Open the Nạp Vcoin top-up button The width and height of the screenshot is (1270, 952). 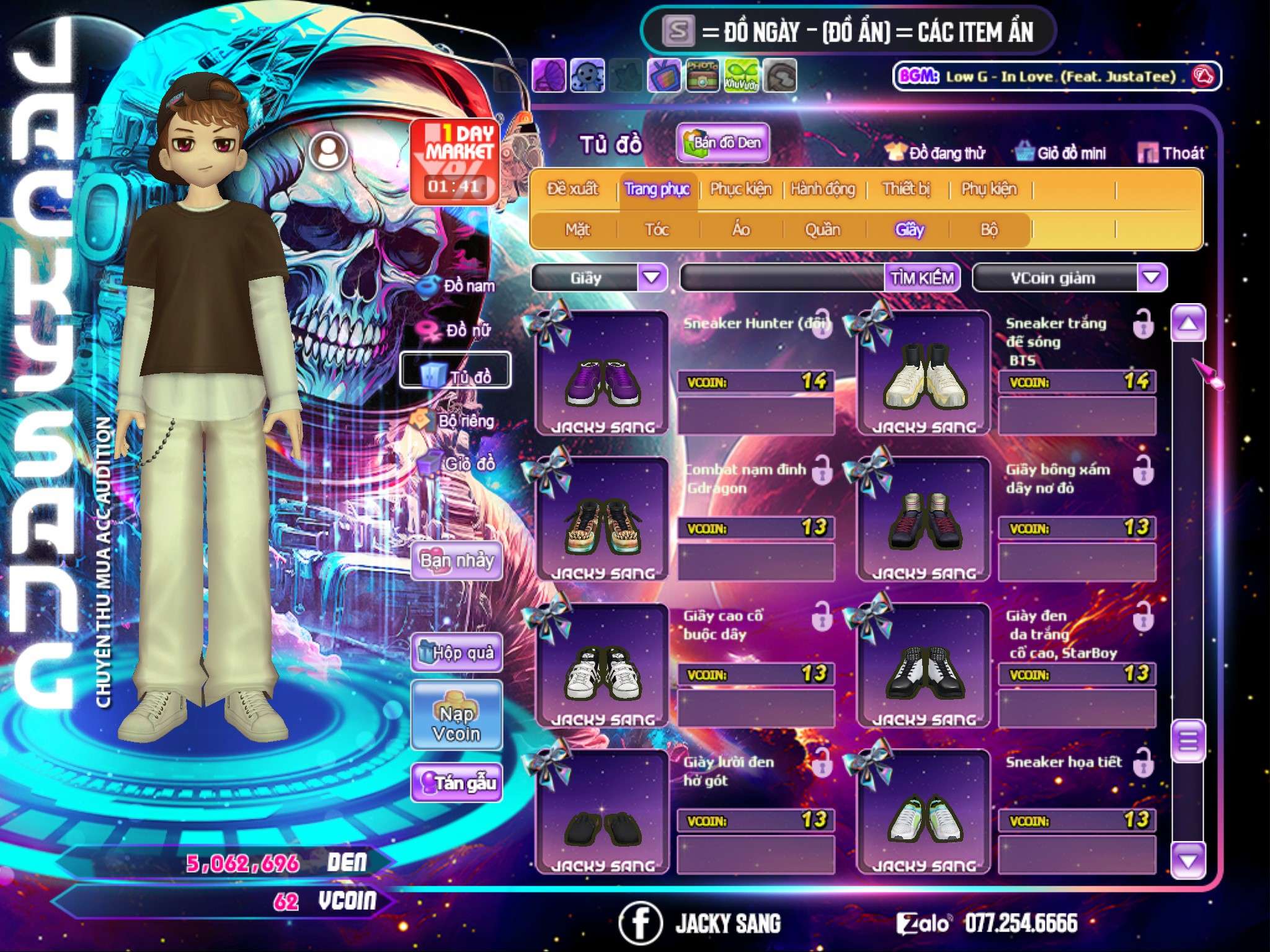point(456,723)
